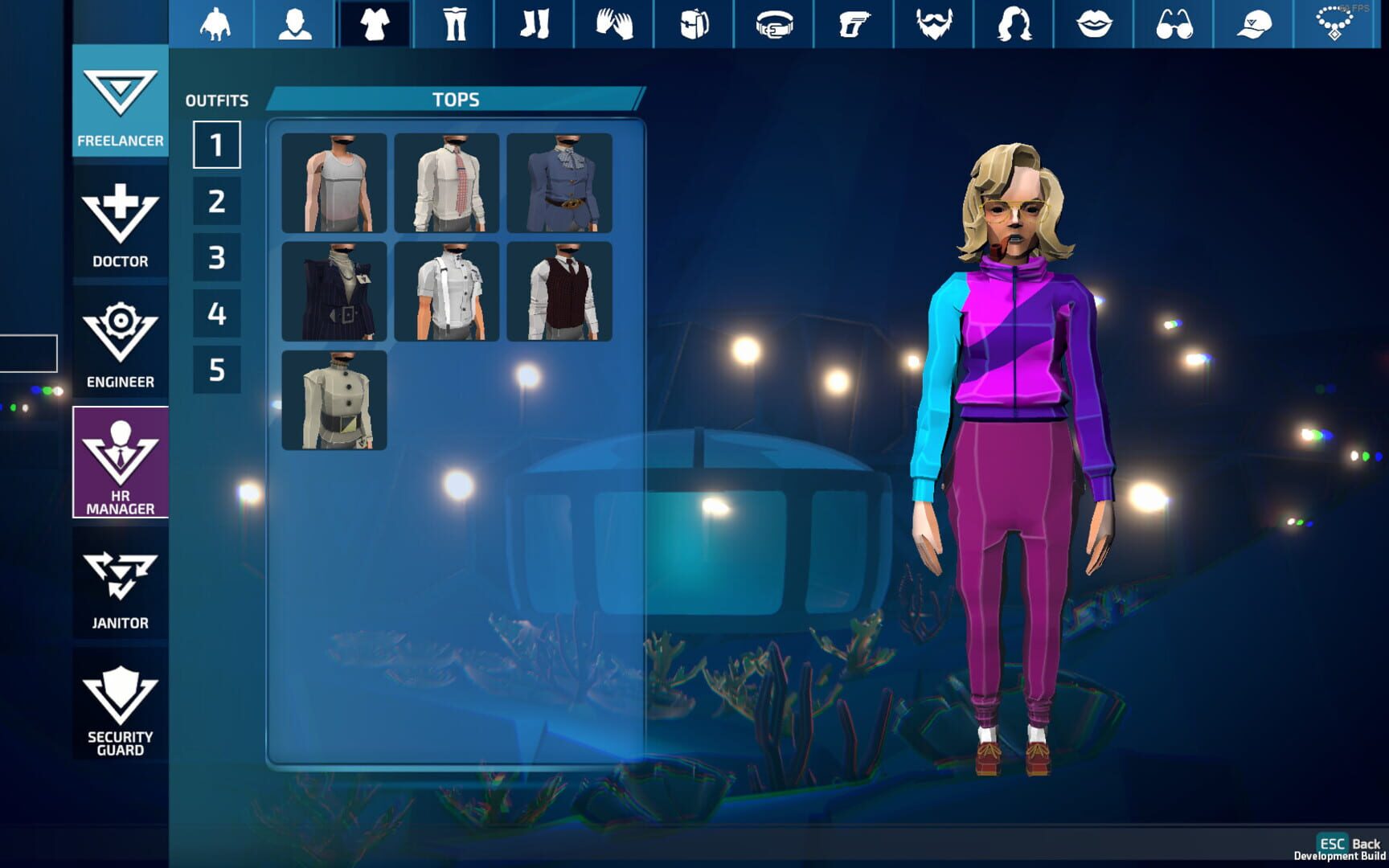Screen dimensions: 1389x868
Task: Switch to outfit slot 2
Action: tap(216, 203)
